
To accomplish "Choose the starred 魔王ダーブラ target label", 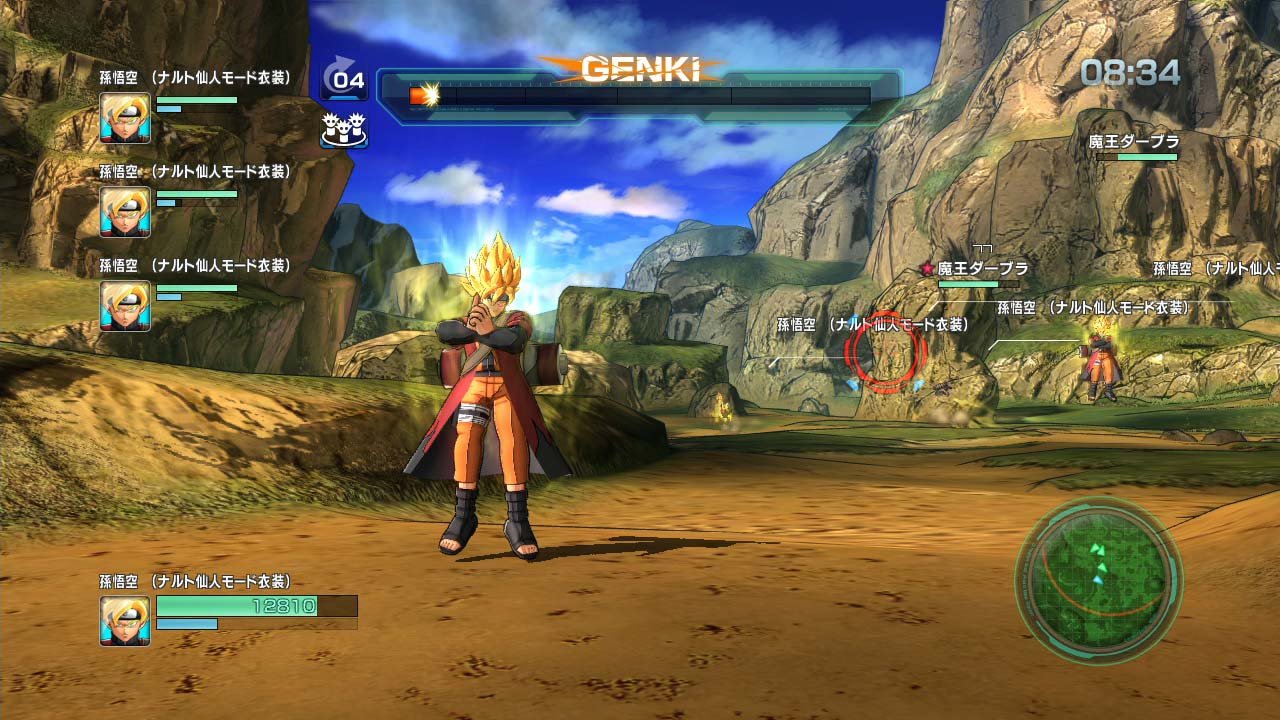I will pos(975,268).
